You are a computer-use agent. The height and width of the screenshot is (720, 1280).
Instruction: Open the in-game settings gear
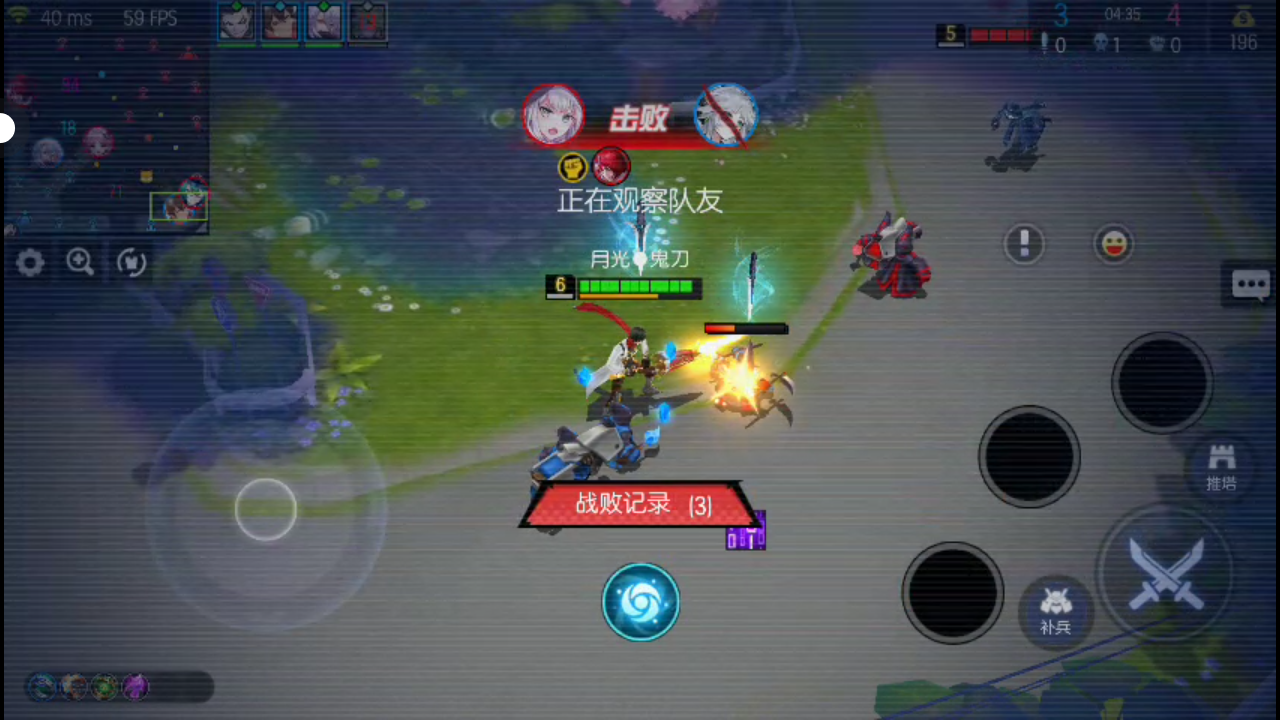point(29,262)
